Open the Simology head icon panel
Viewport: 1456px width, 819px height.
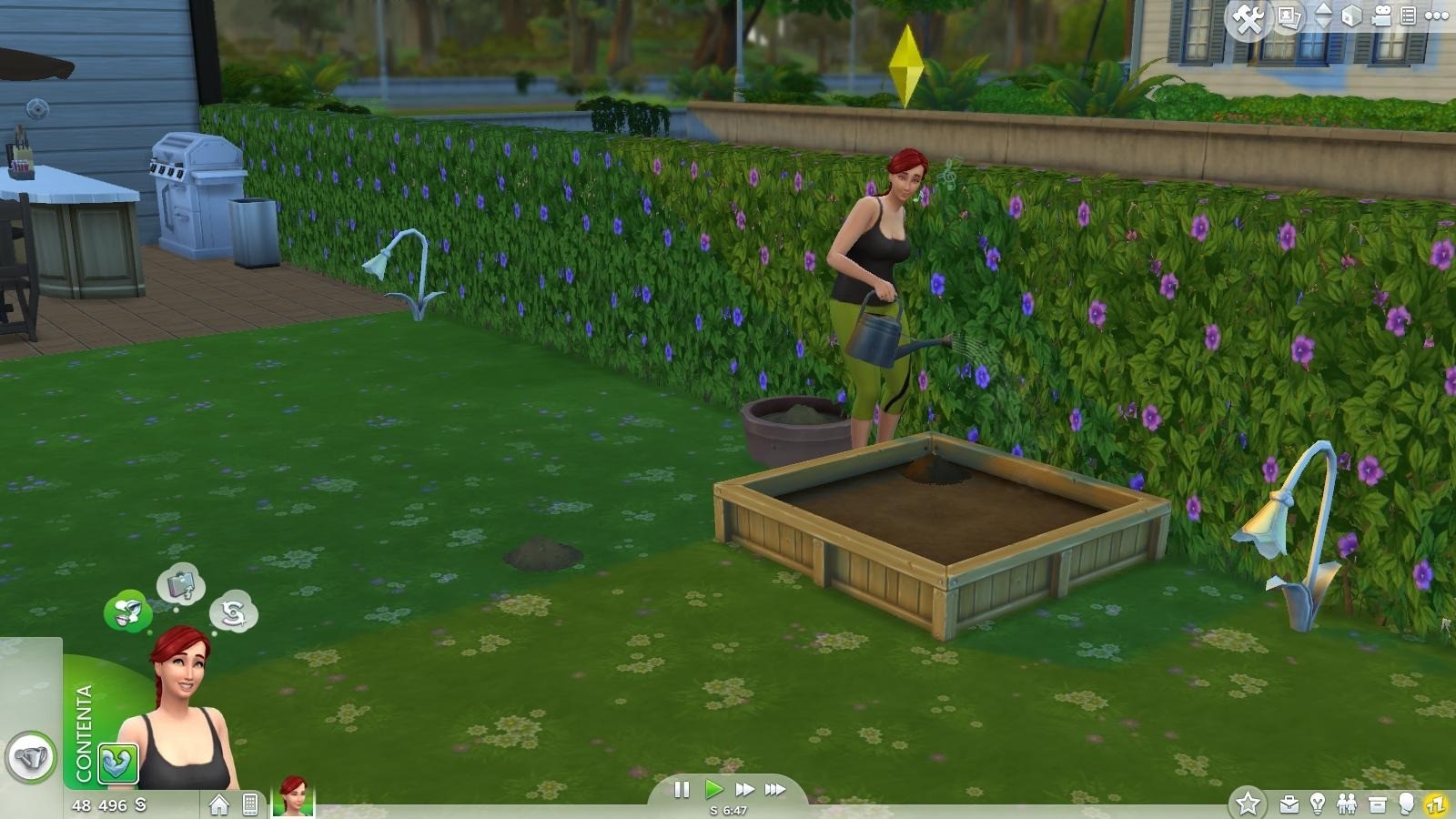tap(1407, 804)
